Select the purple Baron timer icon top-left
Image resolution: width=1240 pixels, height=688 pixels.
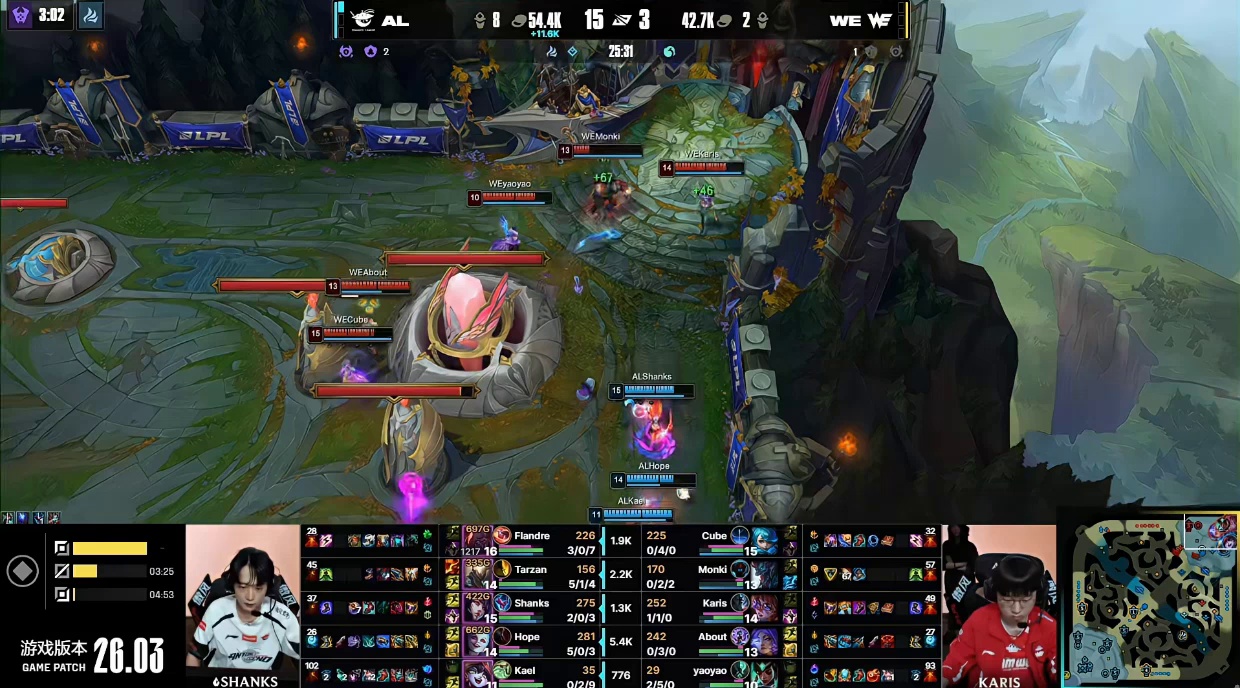point(20,15)
